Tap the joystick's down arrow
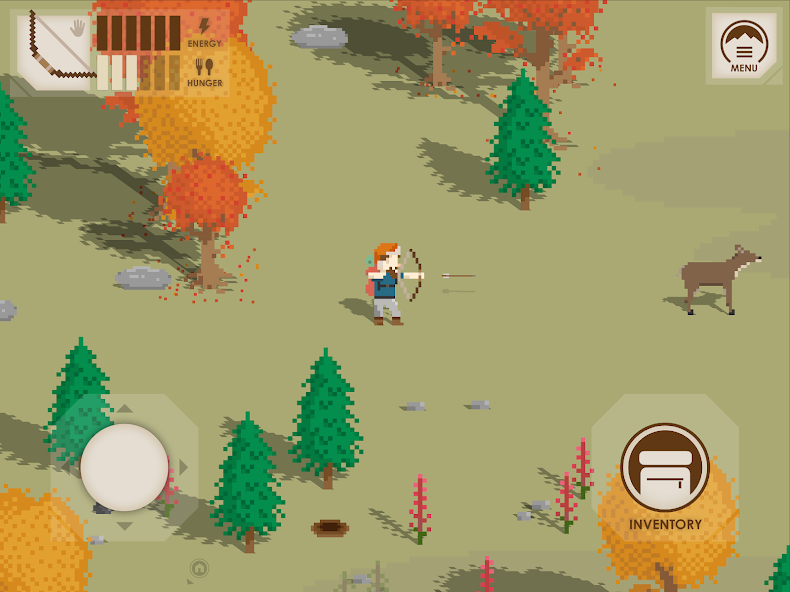This screenshot has width=790, height=592. pos(124,526)
